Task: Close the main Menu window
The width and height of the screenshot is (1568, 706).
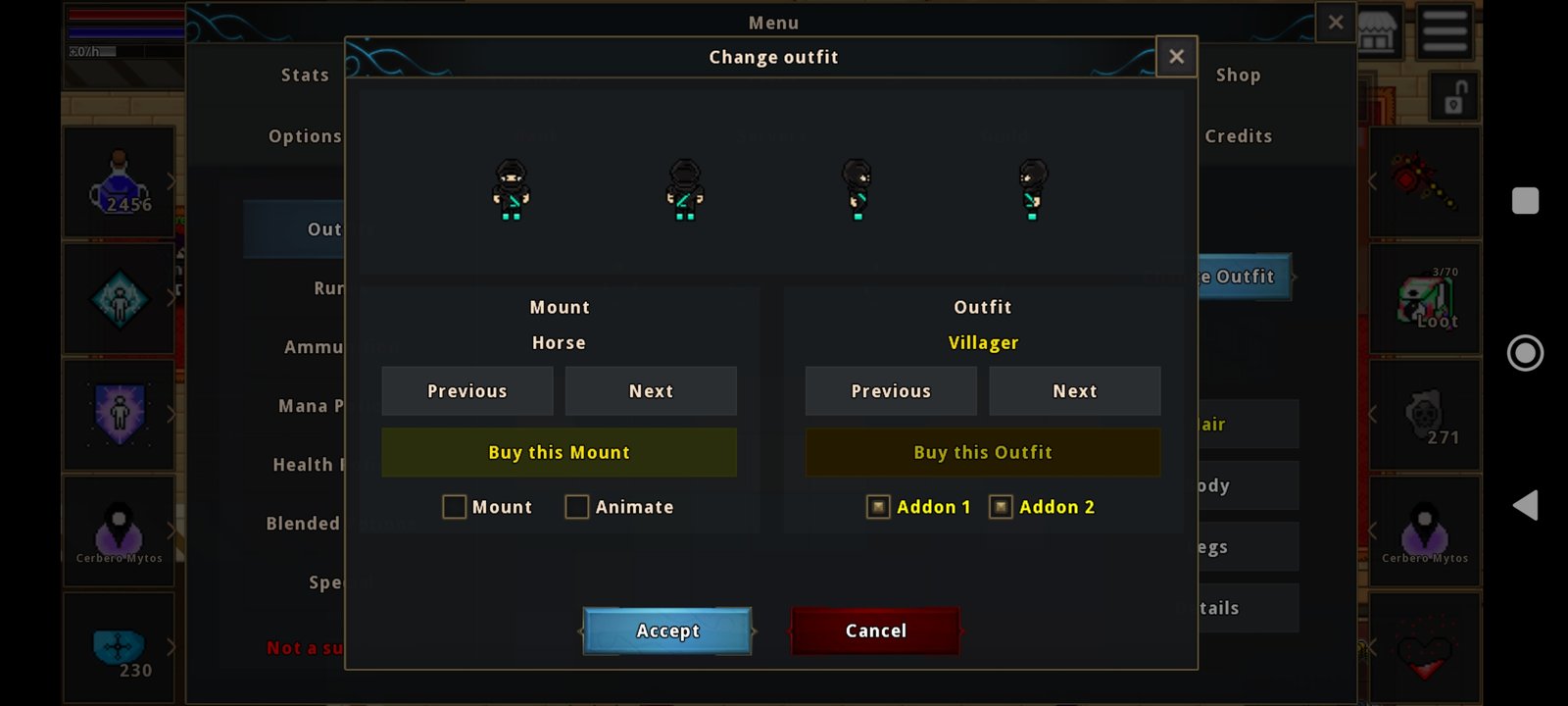Action: tap(1335, 22)
